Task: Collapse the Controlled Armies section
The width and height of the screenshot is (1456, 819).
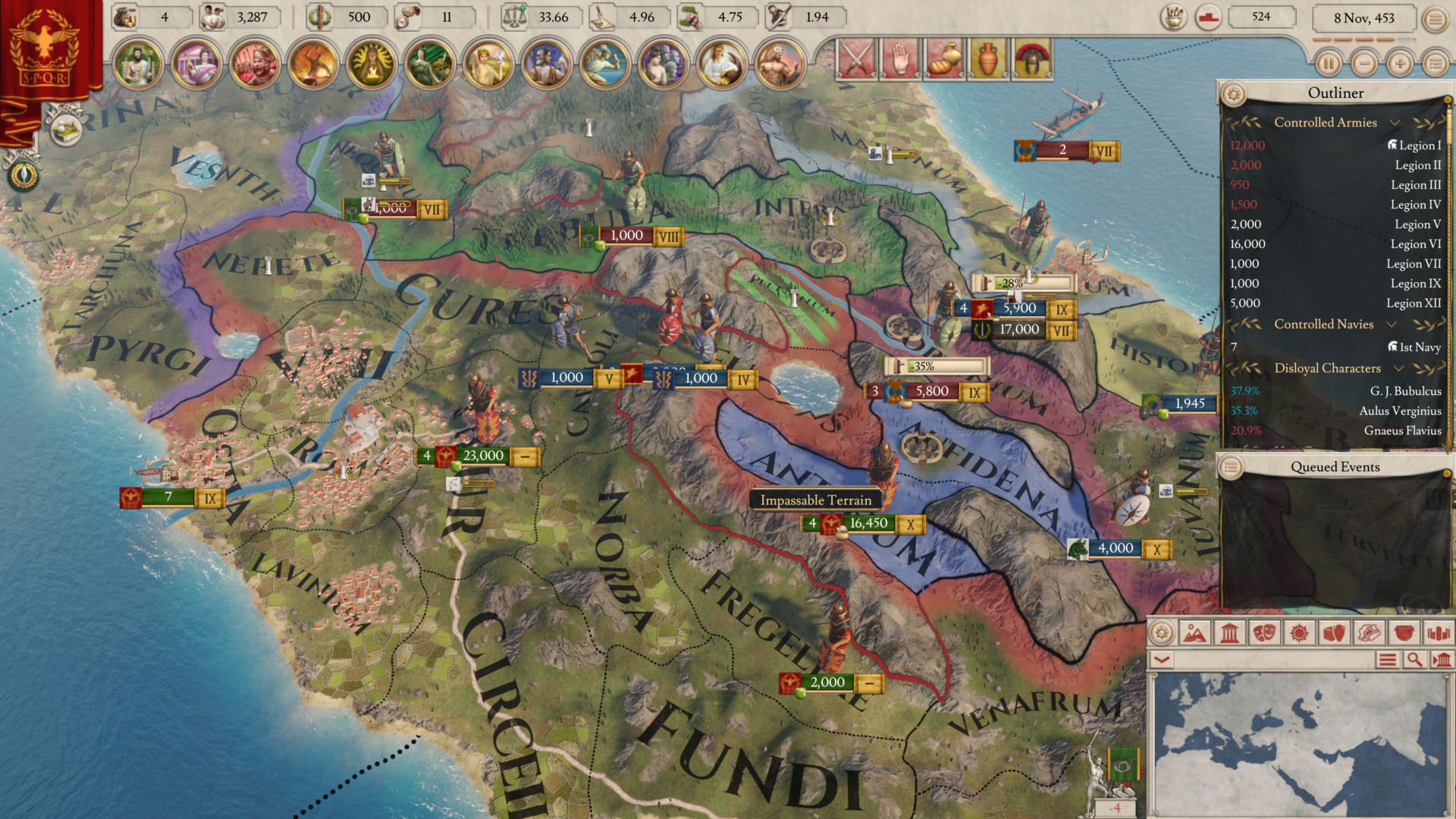Action: tap(1395, 122)
